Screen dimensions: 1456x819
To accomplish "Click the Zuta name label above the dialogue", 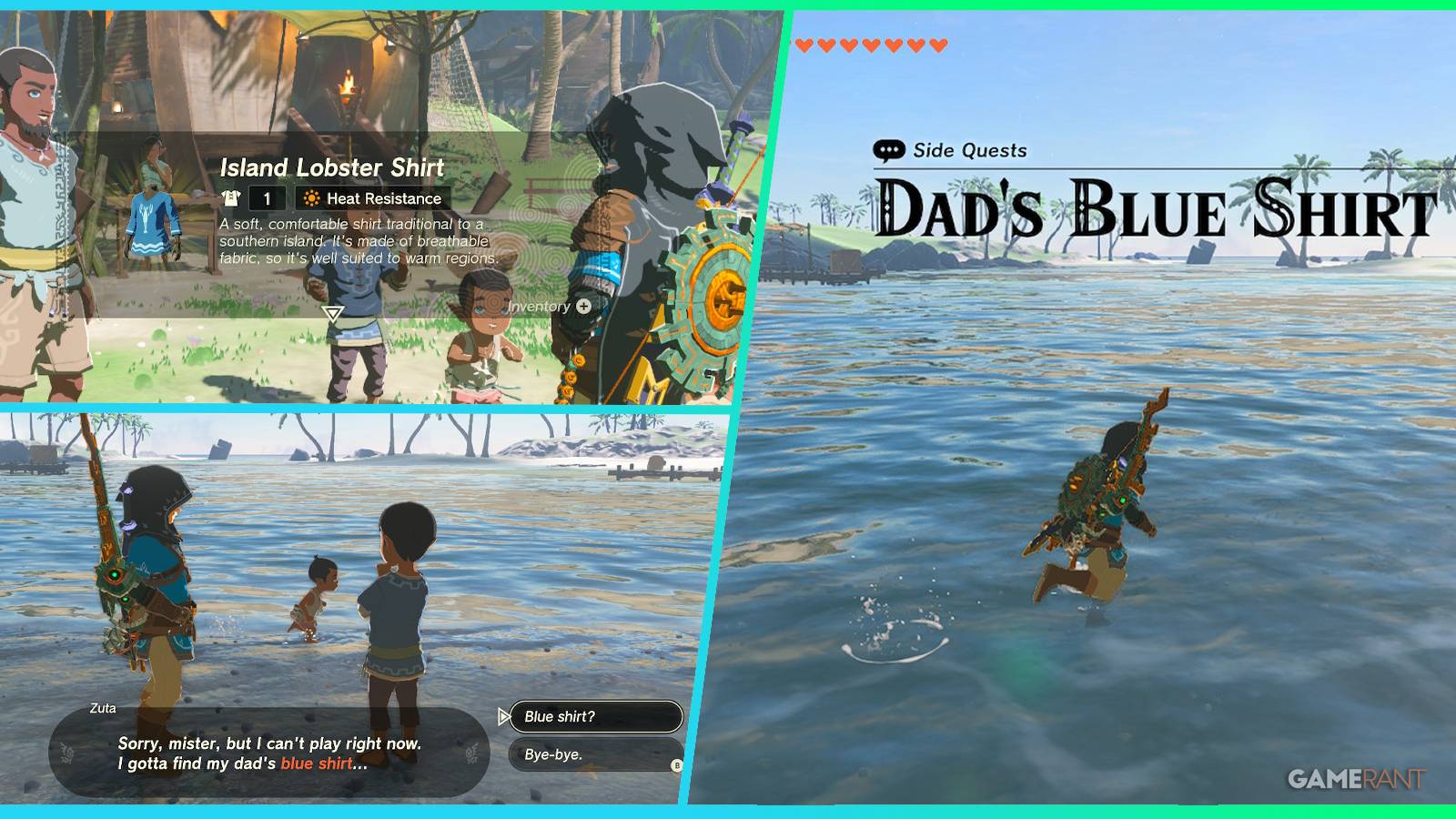I will tap(102, 707).
